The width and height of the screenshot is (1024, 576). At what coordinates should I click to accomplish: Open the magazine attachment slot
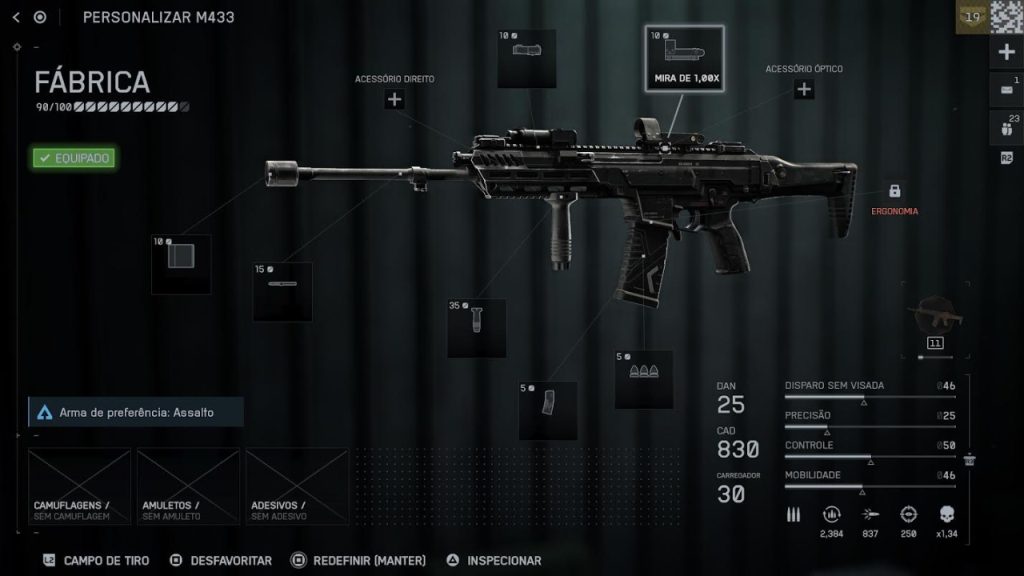click(548, 410)
